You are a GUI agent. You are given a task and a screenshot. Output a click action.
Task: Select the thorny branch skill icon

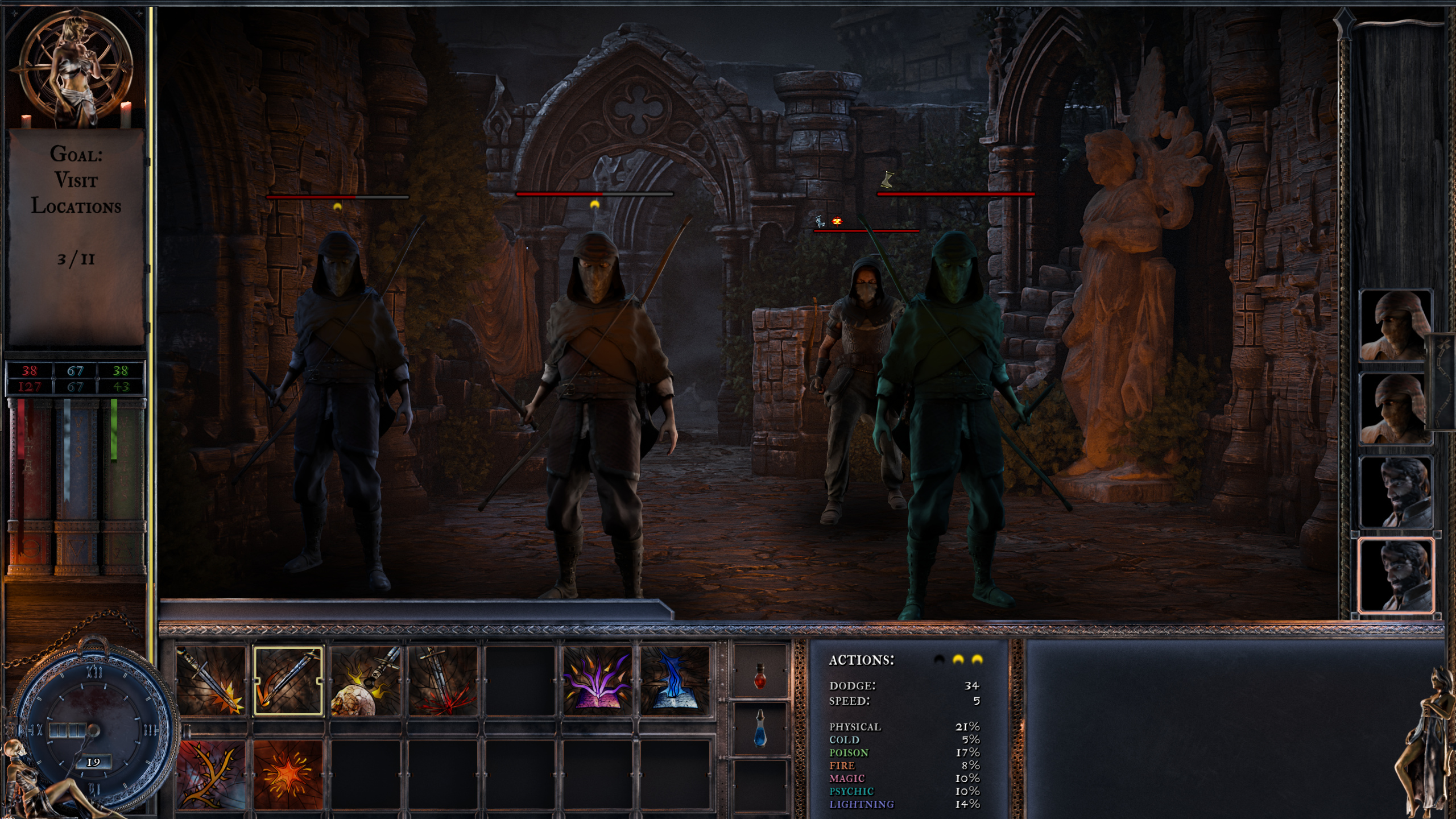212,773
